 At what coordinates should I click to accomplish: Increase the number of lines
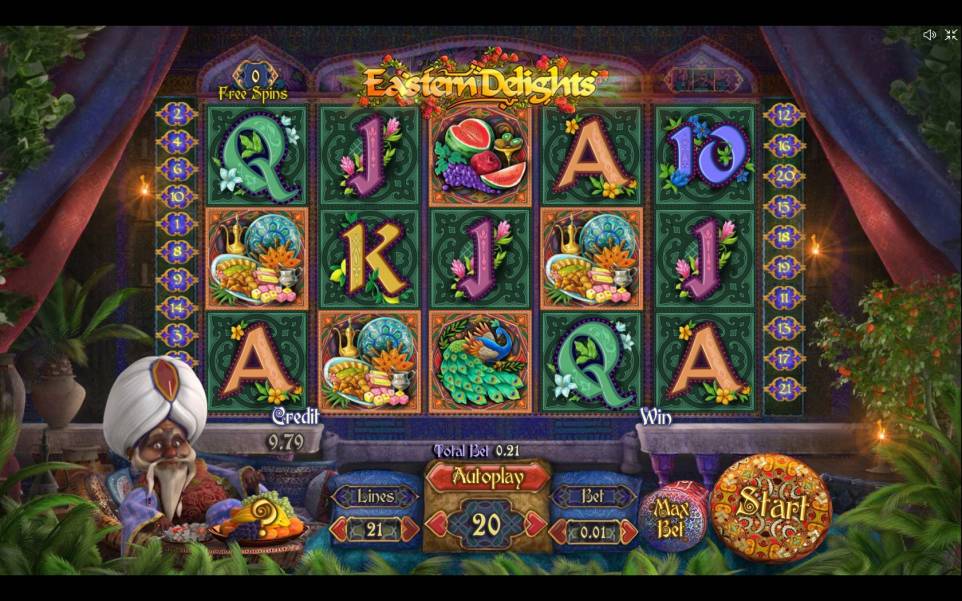click(408, 530)
